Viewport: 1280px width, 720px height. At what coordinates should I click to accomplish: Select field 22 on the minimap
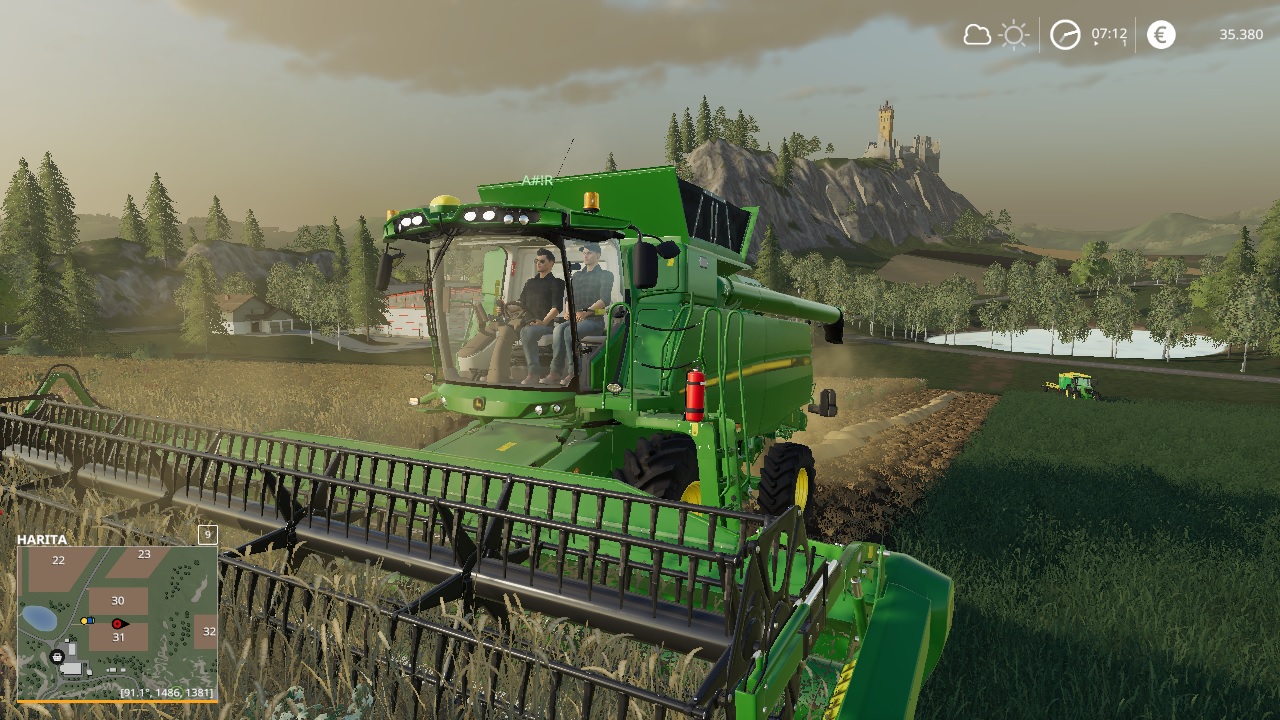coord(58,560)
